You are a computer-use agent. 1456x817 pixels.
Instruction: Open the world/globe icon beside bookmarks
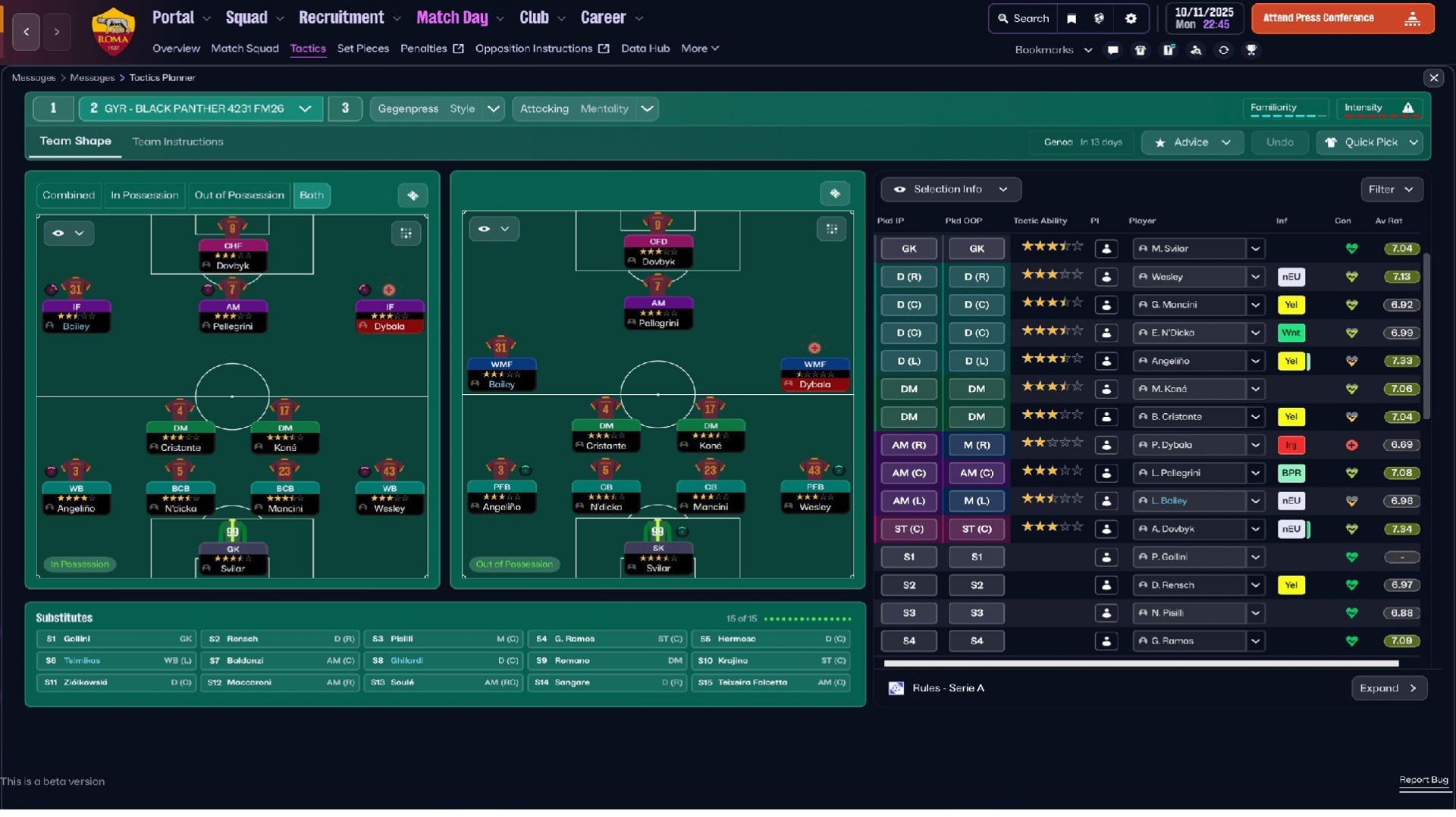click(1100, 18)
